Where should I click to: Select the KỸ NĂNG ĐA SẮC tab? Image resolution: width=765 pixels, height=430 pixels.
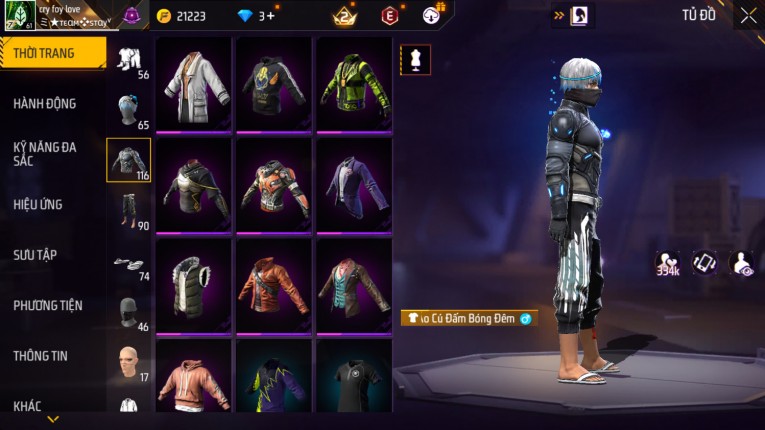pos(45,153)
